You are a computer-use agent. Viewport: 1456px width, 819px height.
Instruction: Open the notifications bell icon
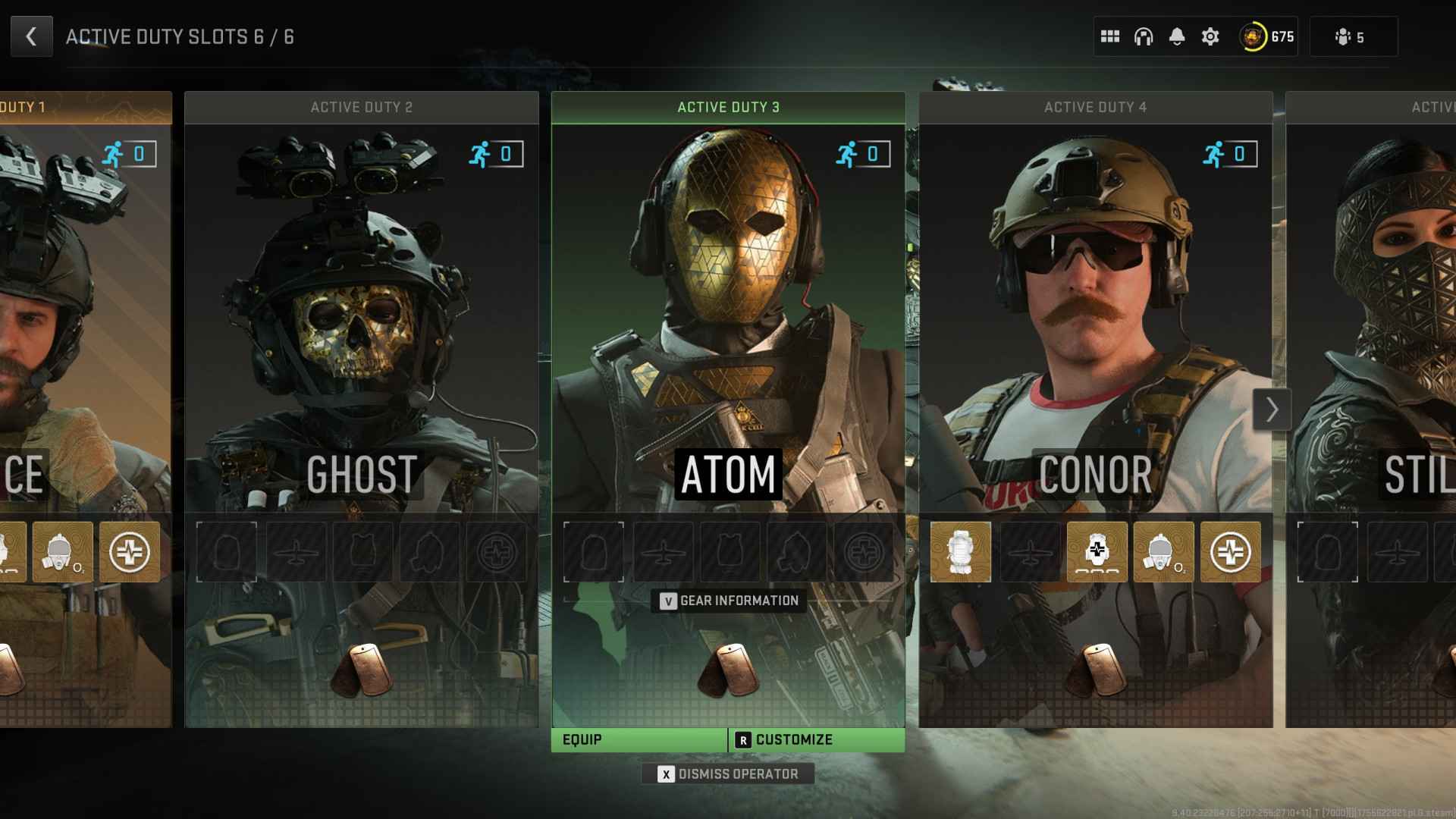tap(1177, 36)
